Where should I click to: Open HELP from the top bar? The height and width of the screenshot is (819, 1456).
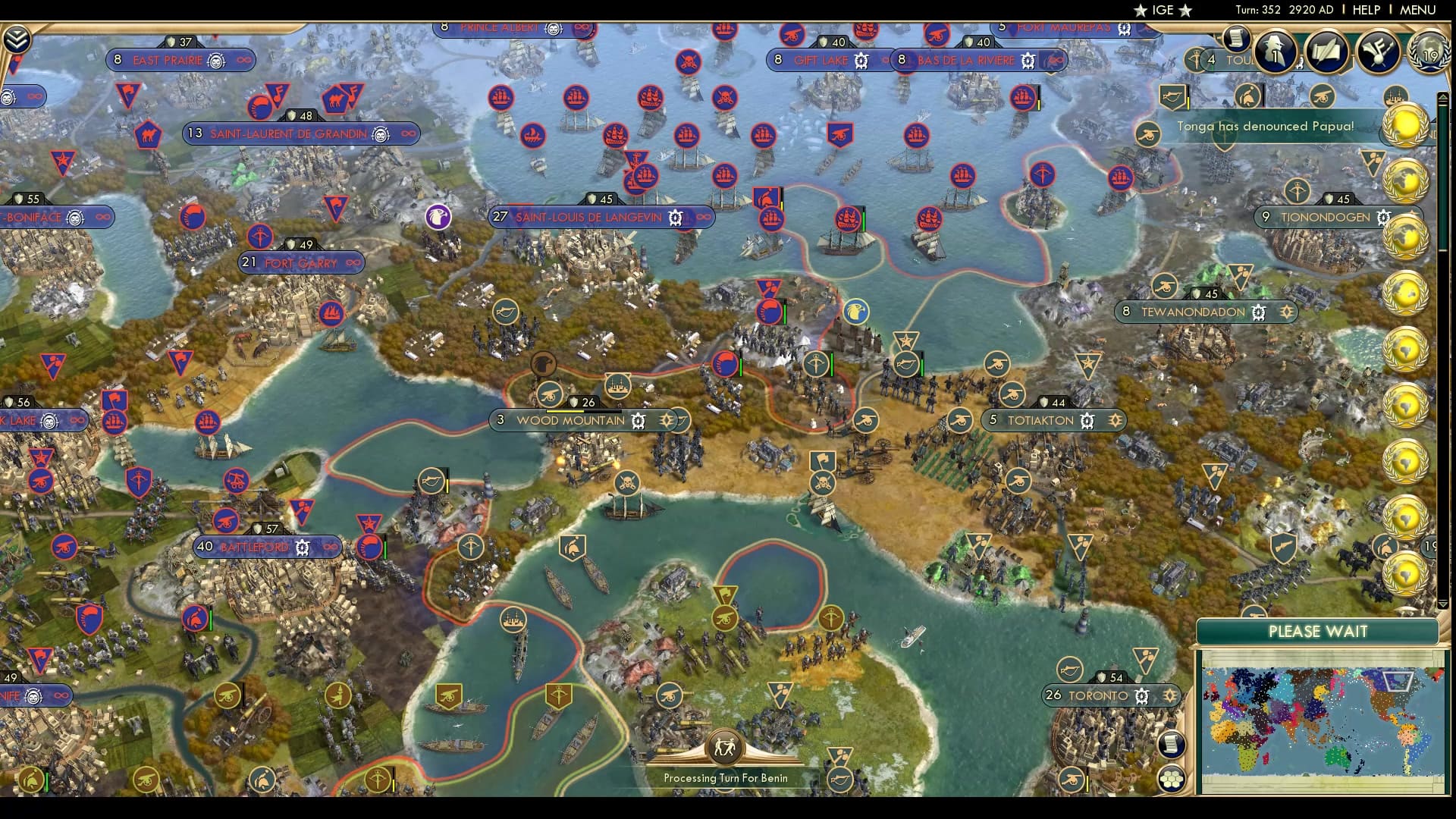click(x=1365, y=10)
